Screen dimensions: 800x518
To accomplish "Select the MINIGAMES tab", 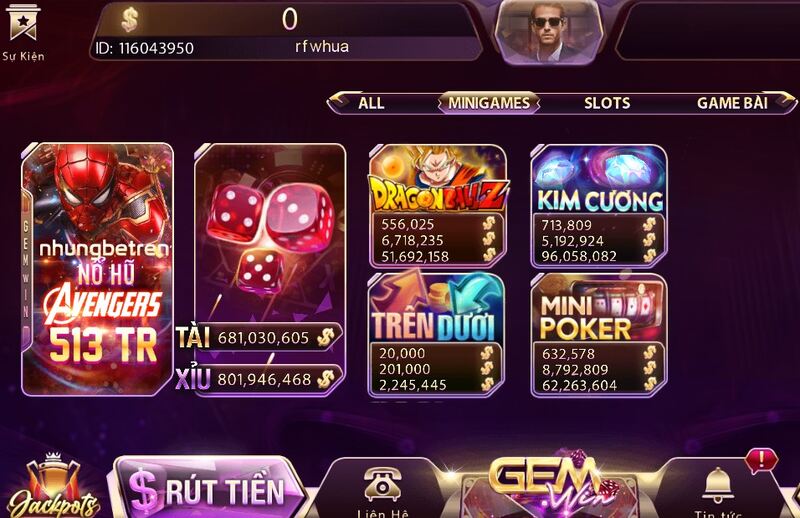I will (489, 103).
